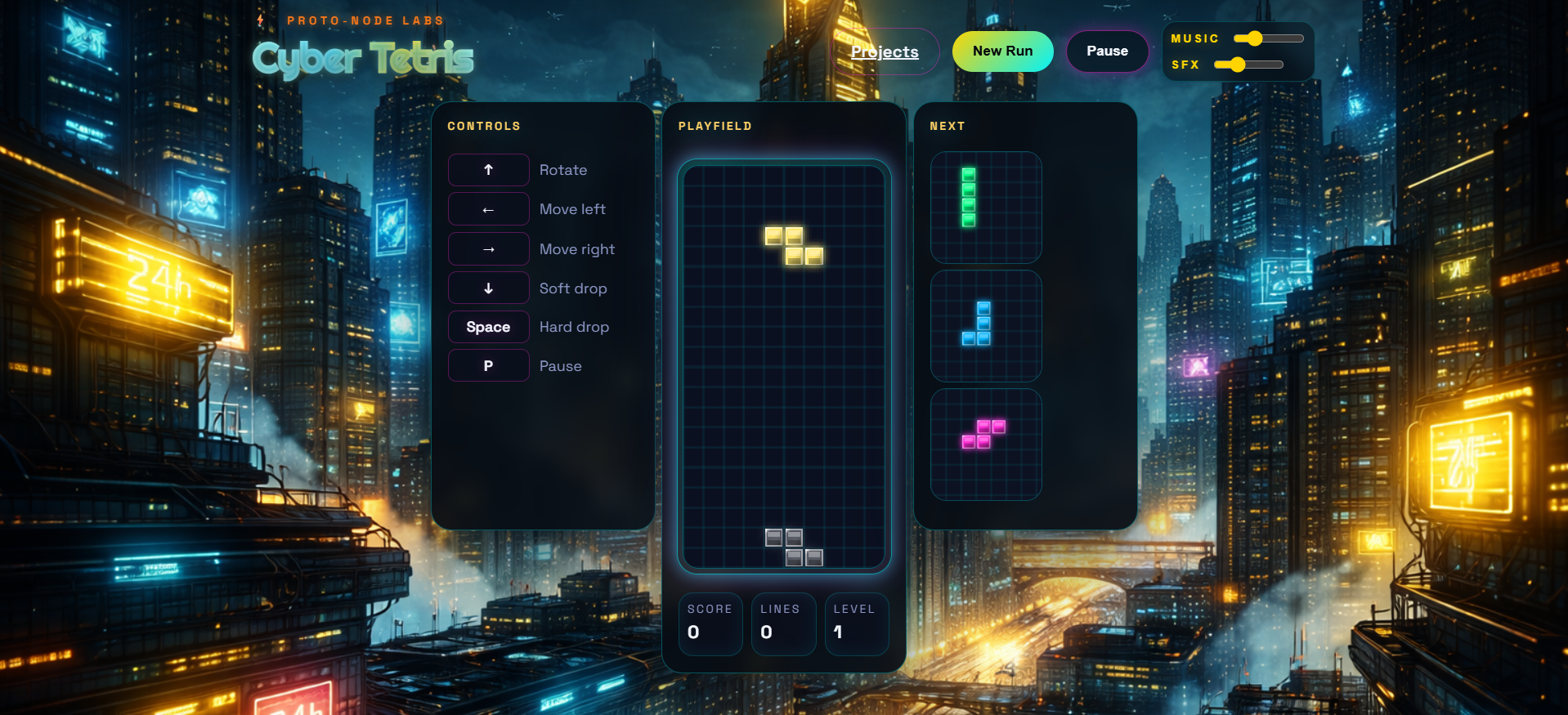Click the Space hard drop key

point(488,327)
